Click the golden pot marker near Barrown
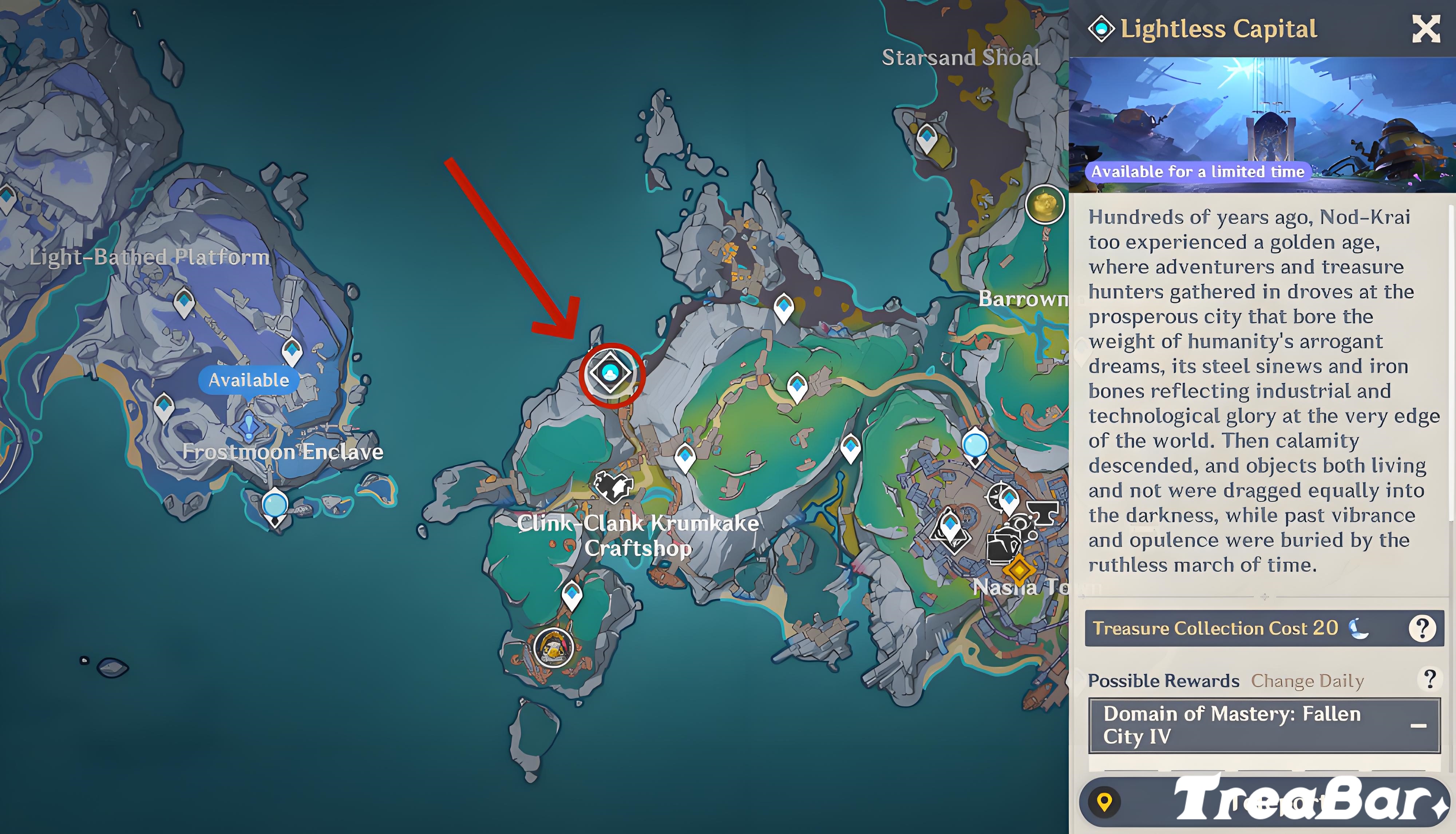Viewport: 1456px width, 834px height. coord(1045,204)
